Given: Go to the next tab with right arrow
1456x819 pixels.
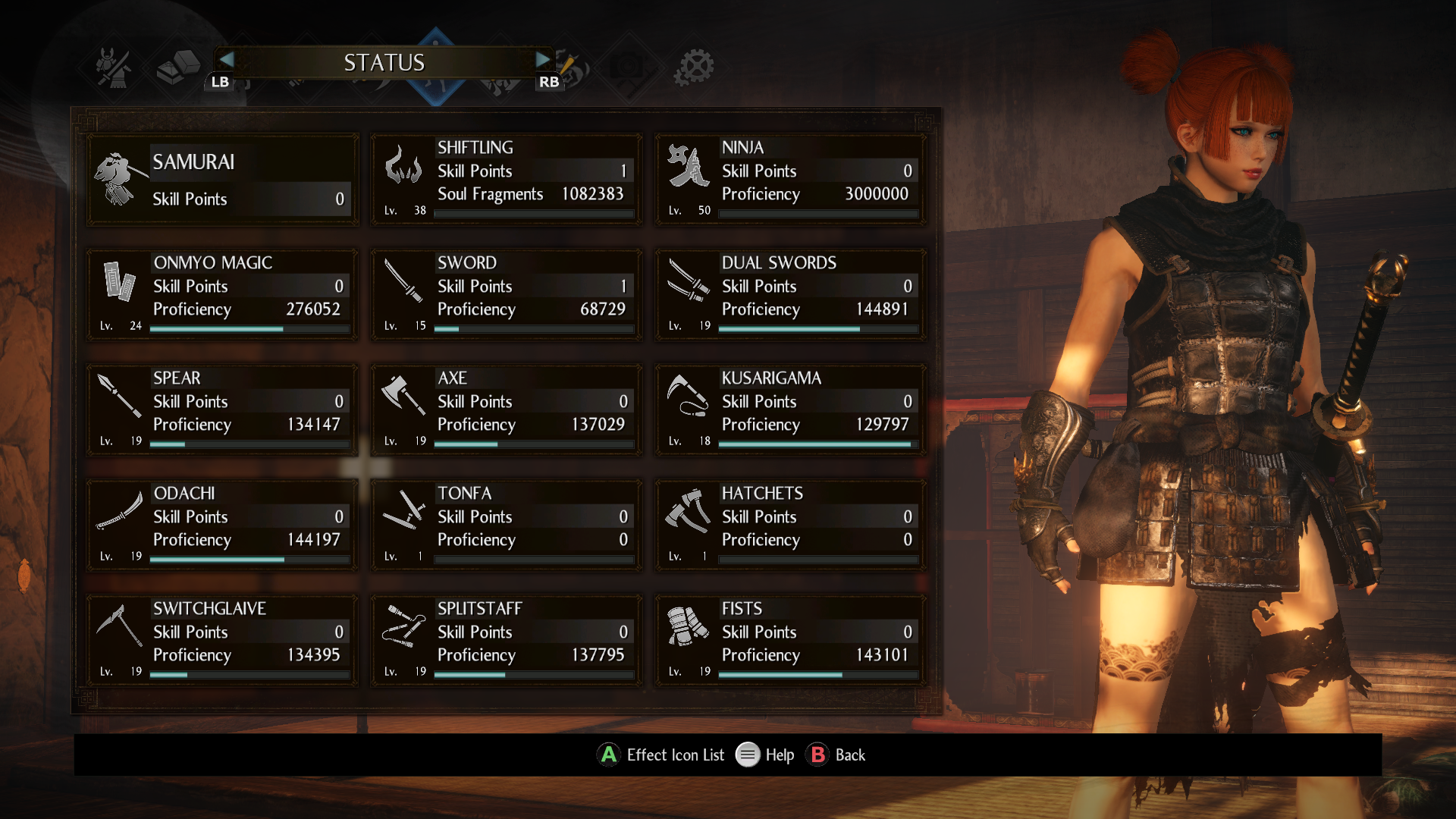Looking at the screenshot, I should [x=543, y=60].
